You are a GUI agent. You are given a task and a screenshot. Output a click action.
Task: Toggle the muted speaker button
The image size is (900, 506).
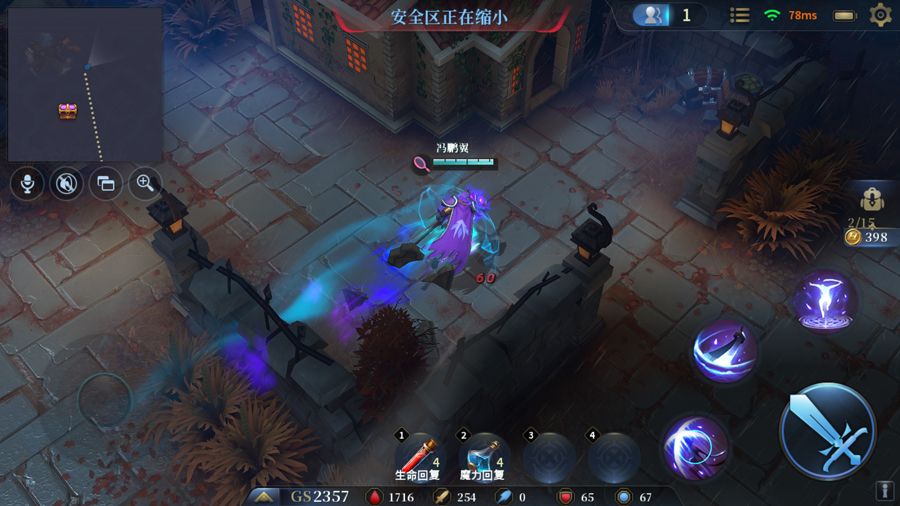(66, 183)
